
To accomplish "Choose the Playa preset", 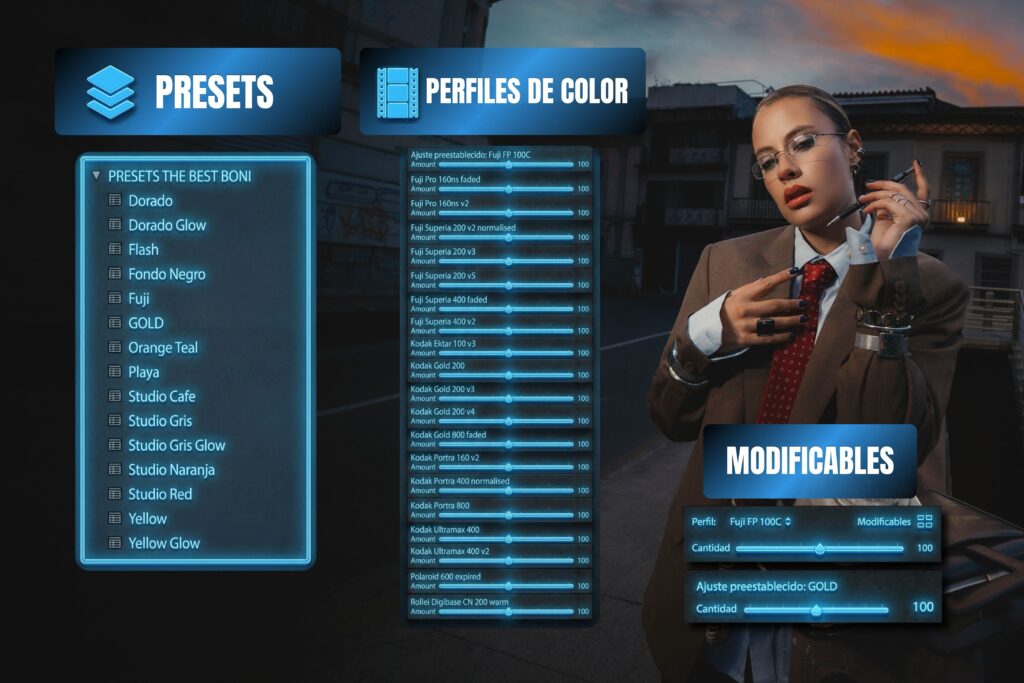I will [143, 372].
